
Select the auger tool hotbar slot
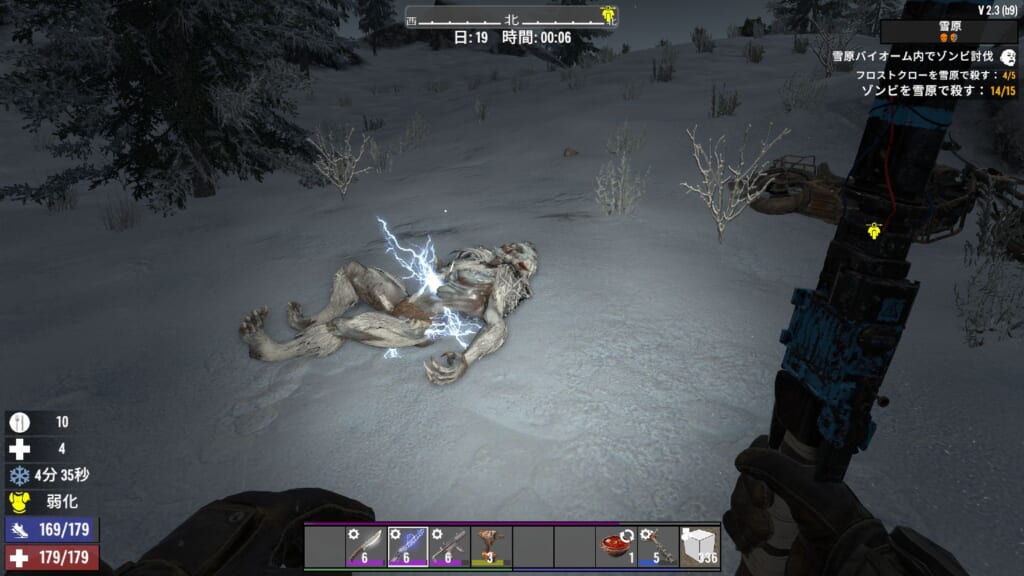pos(491,547)
